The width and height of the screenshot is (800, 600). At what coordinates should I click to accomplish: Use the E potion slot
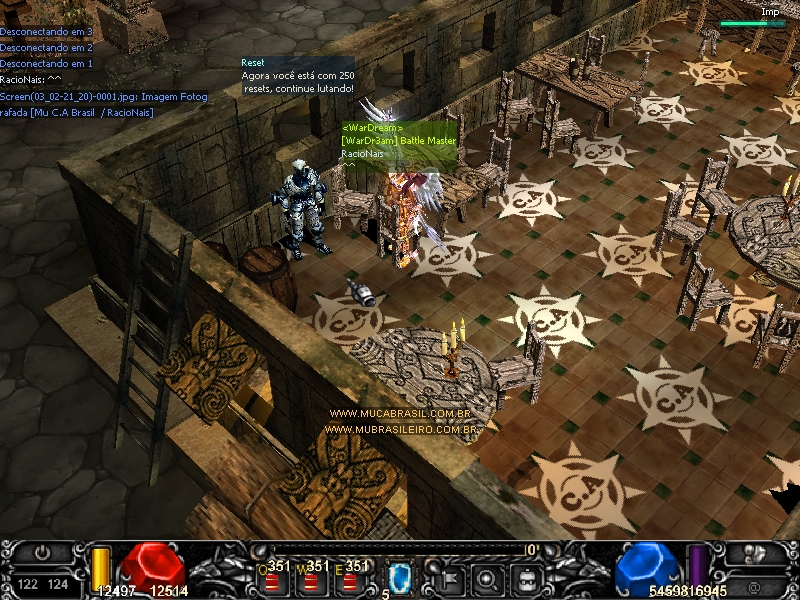[352, 577]
